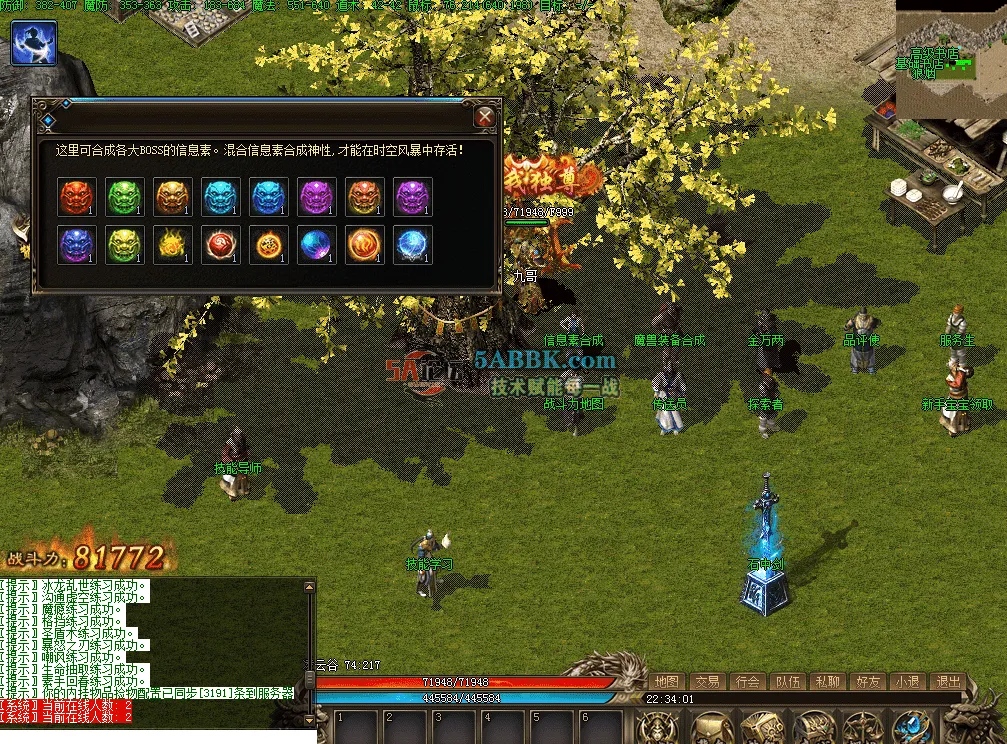Start a 私聊 private chat
The height and width of the screenshot is (744, 1007).
click(827, 681)
